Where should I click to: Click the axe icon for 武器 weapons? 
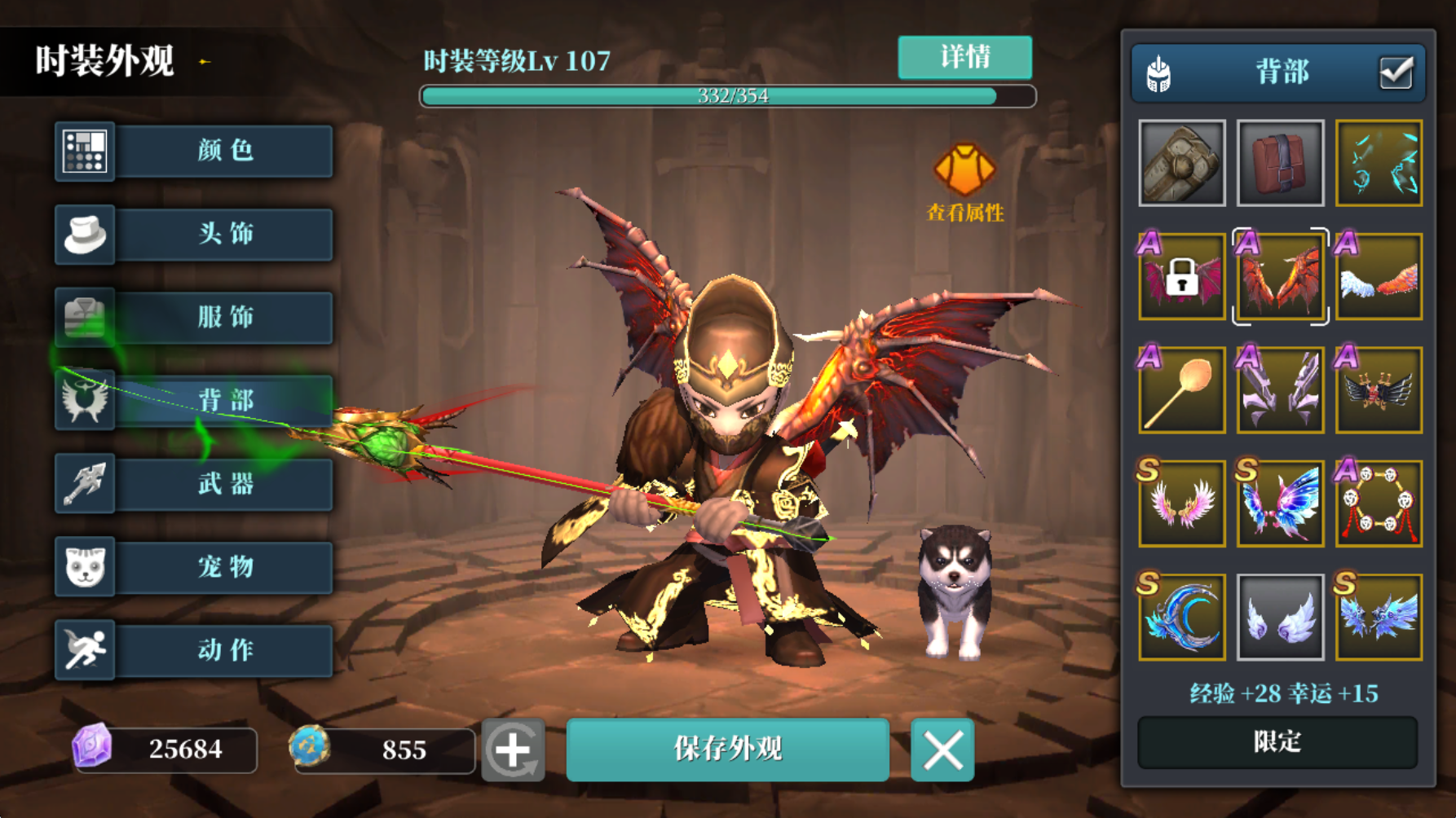[85, 484]
